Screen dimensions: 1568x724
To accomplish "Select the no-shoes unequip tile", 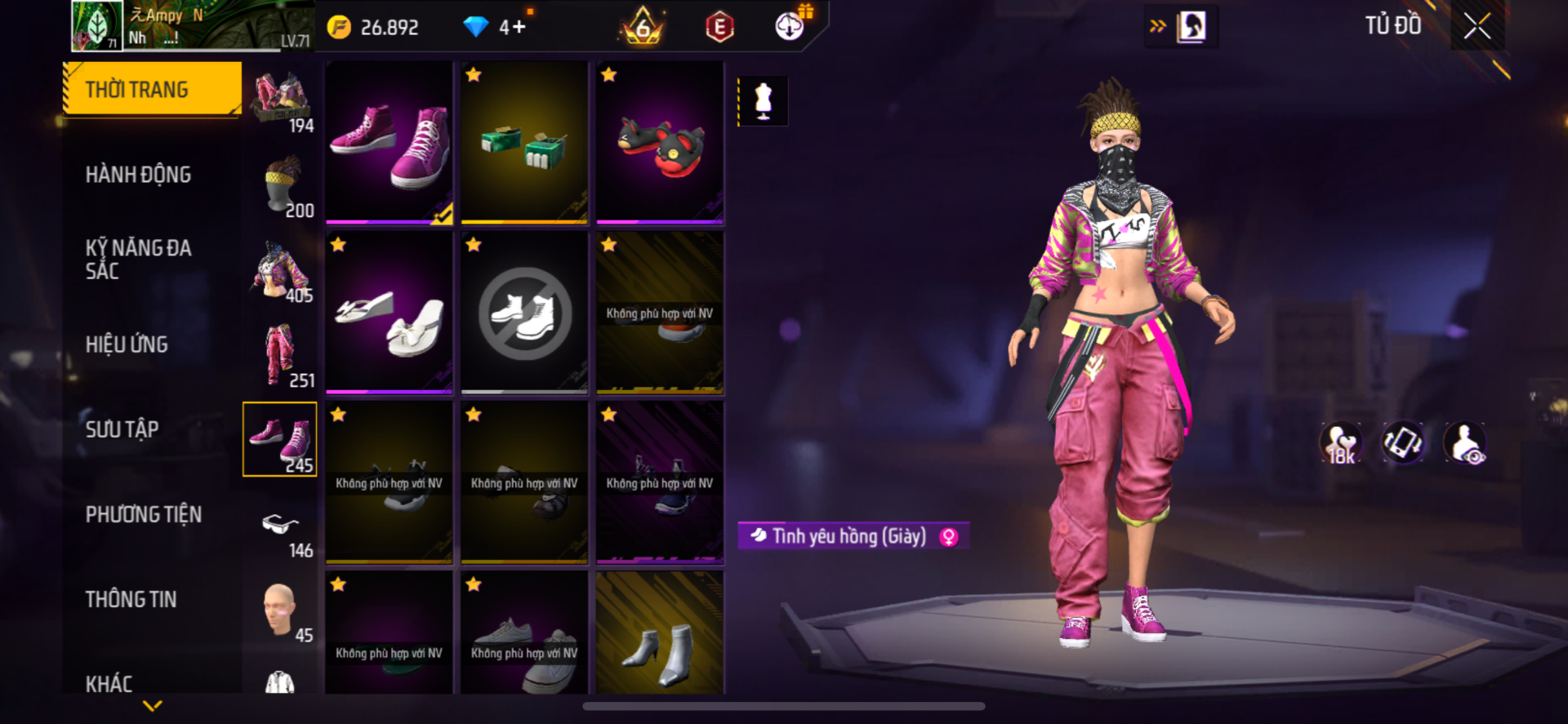I will coord(524,313).
